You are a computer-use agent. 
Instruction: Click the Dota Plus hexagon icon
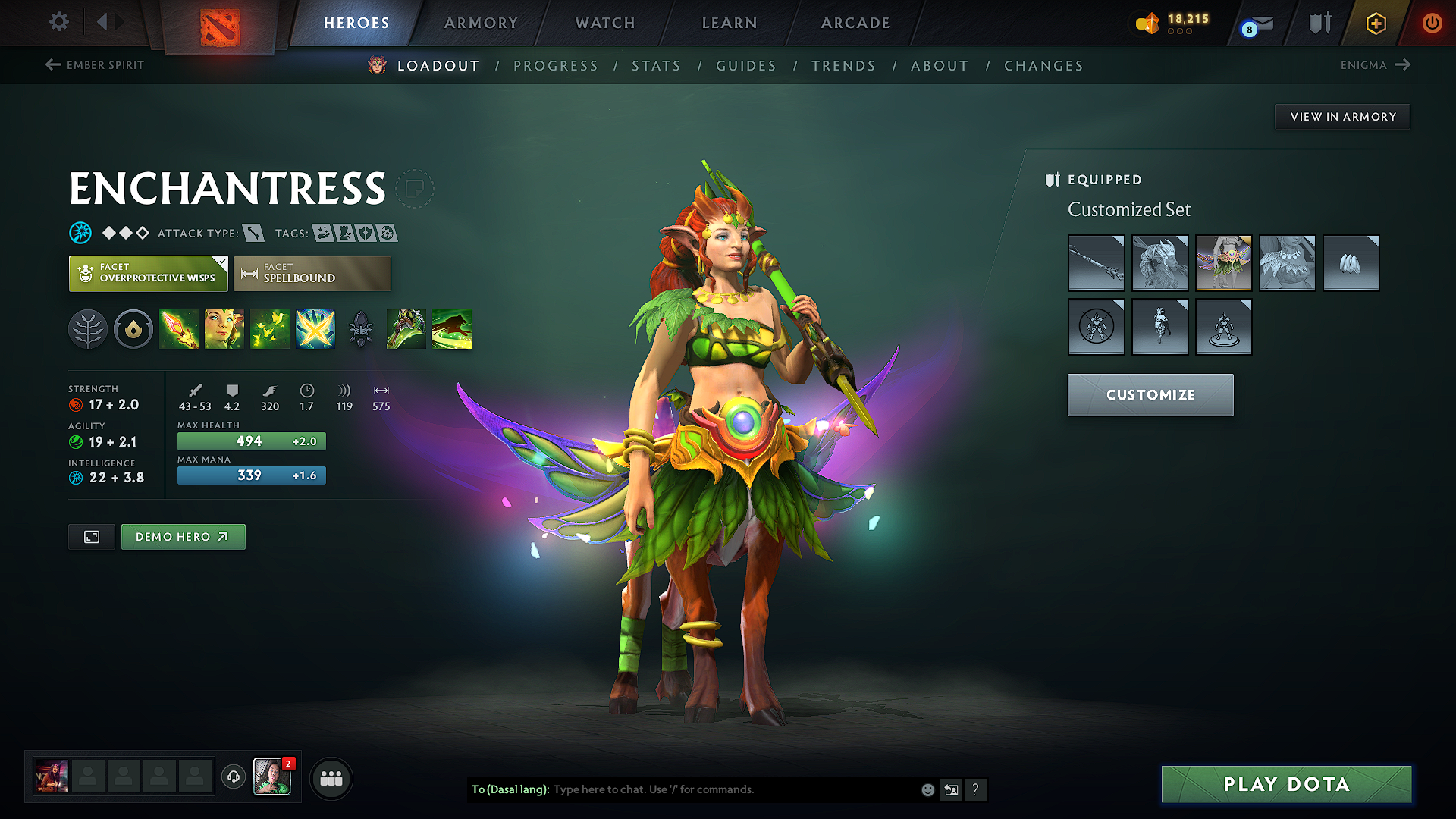[x=1375, y=23]
